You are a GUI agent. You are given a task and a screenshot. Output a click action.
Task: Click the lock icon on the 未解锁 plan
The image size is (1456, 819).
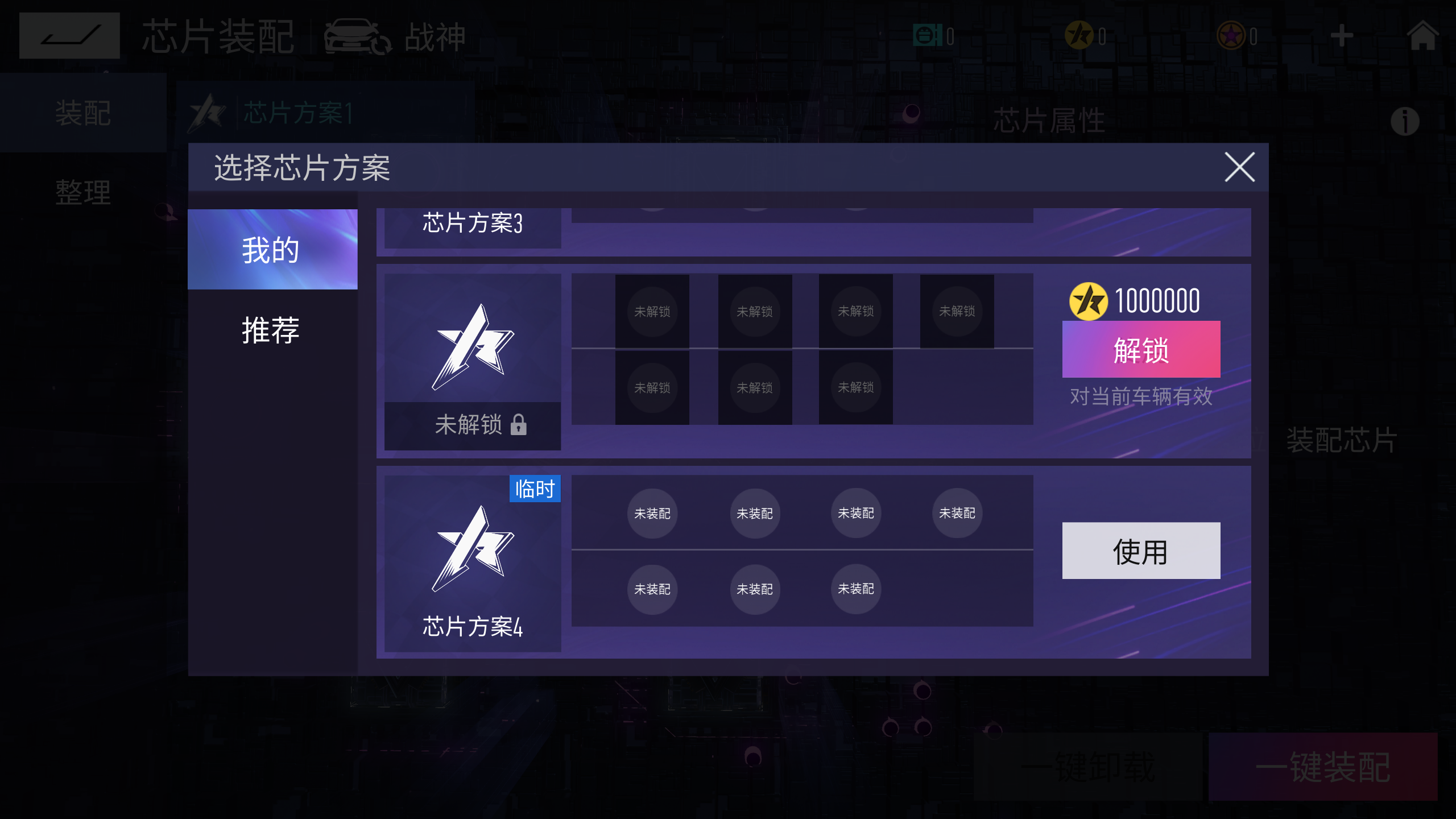pos(518,425)
